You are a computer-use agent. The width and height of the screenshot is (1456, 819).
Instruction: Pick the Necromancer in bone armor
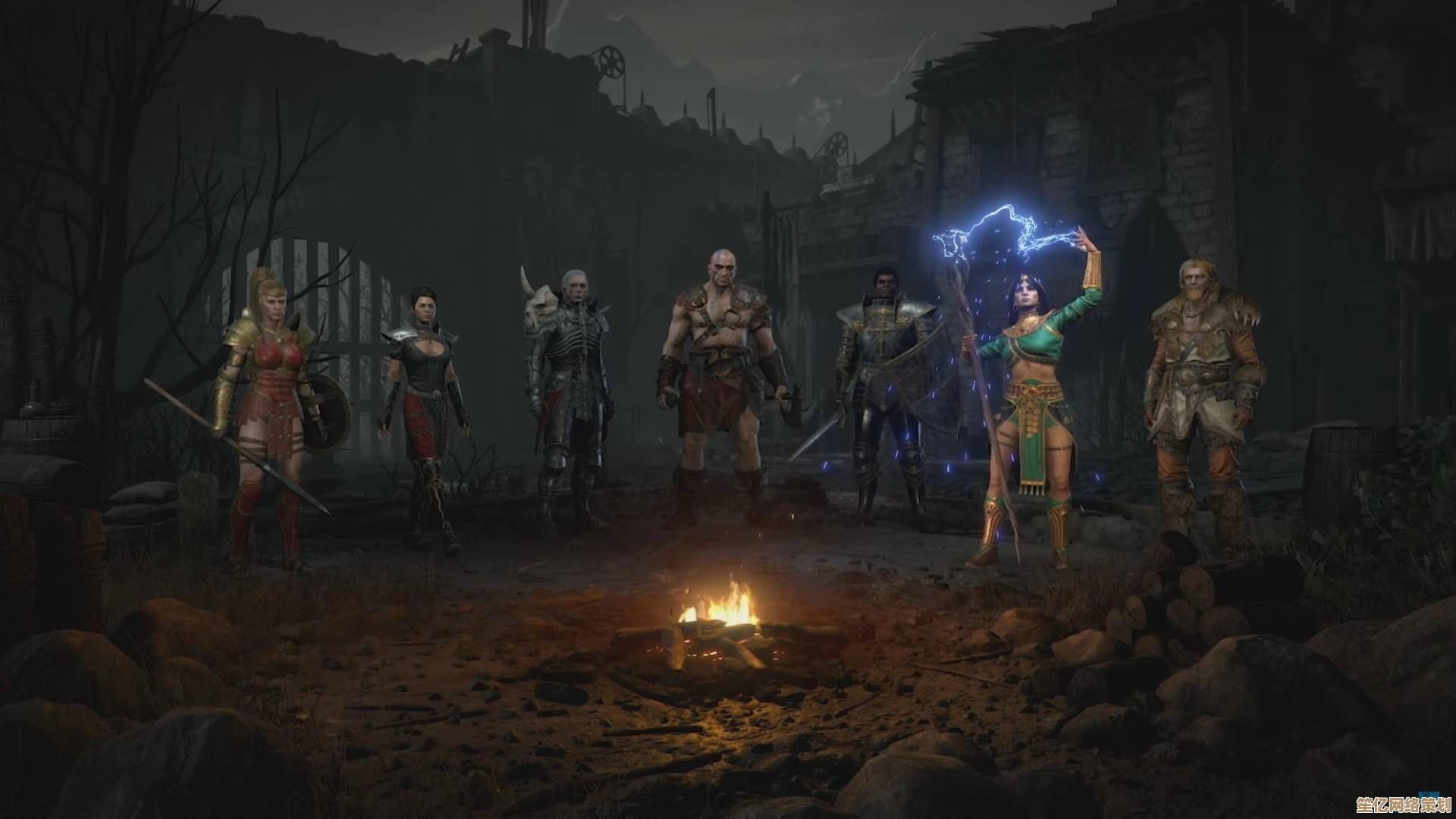[x=570, y=387]
